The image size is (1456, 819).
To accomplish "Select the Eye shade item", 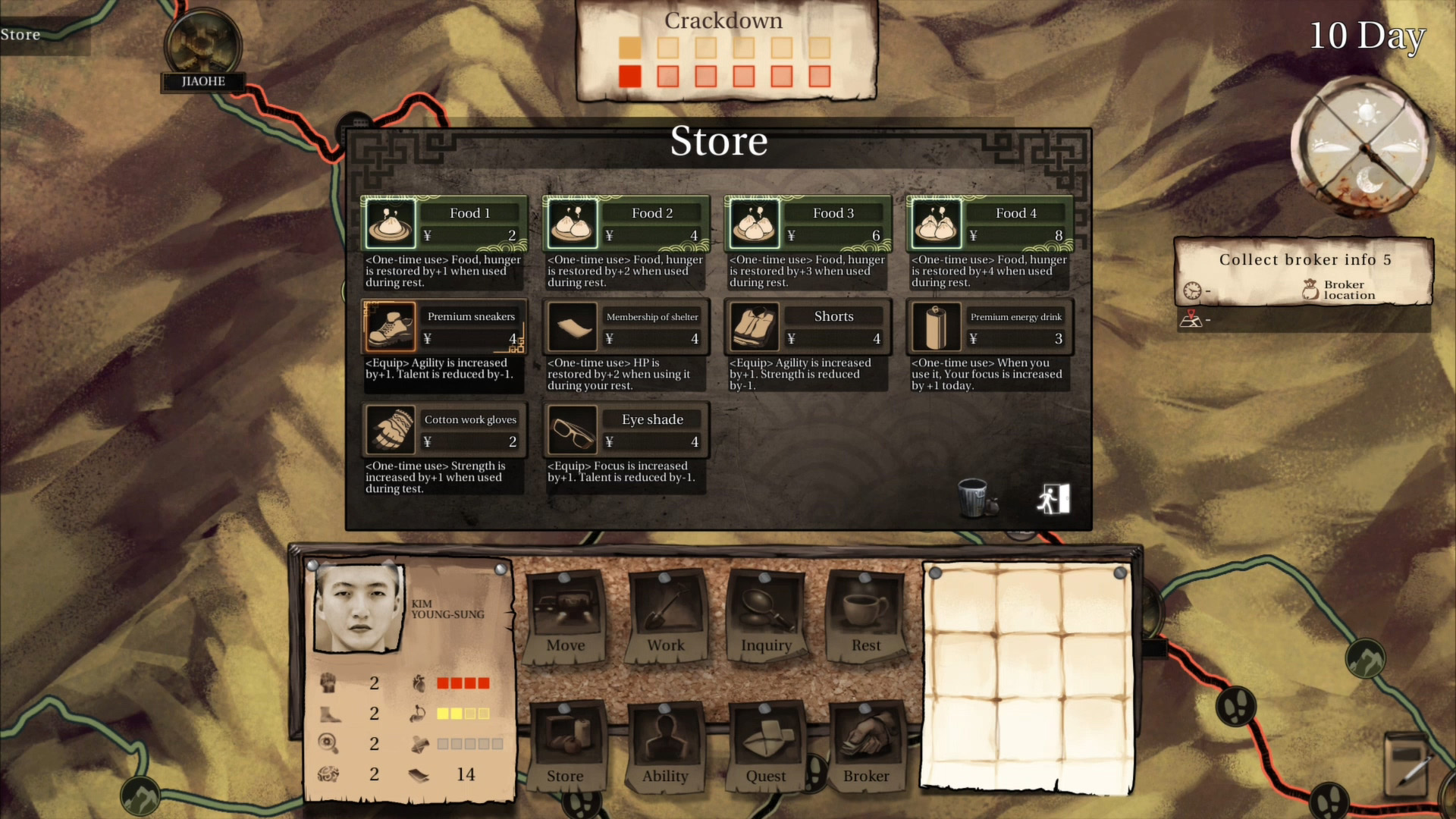I will (626, 430).
